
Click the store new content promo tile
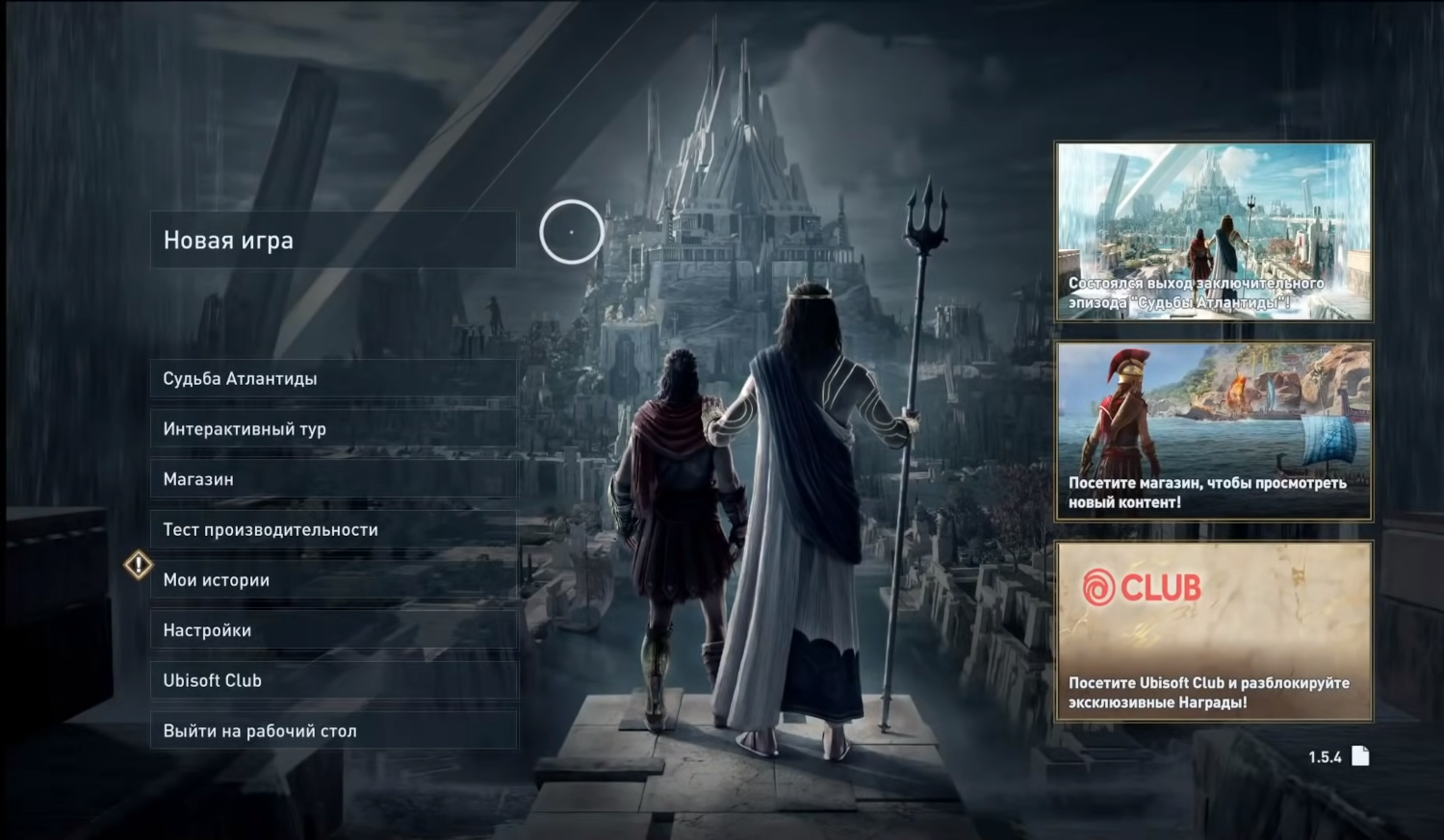[x=1214, y=431]
